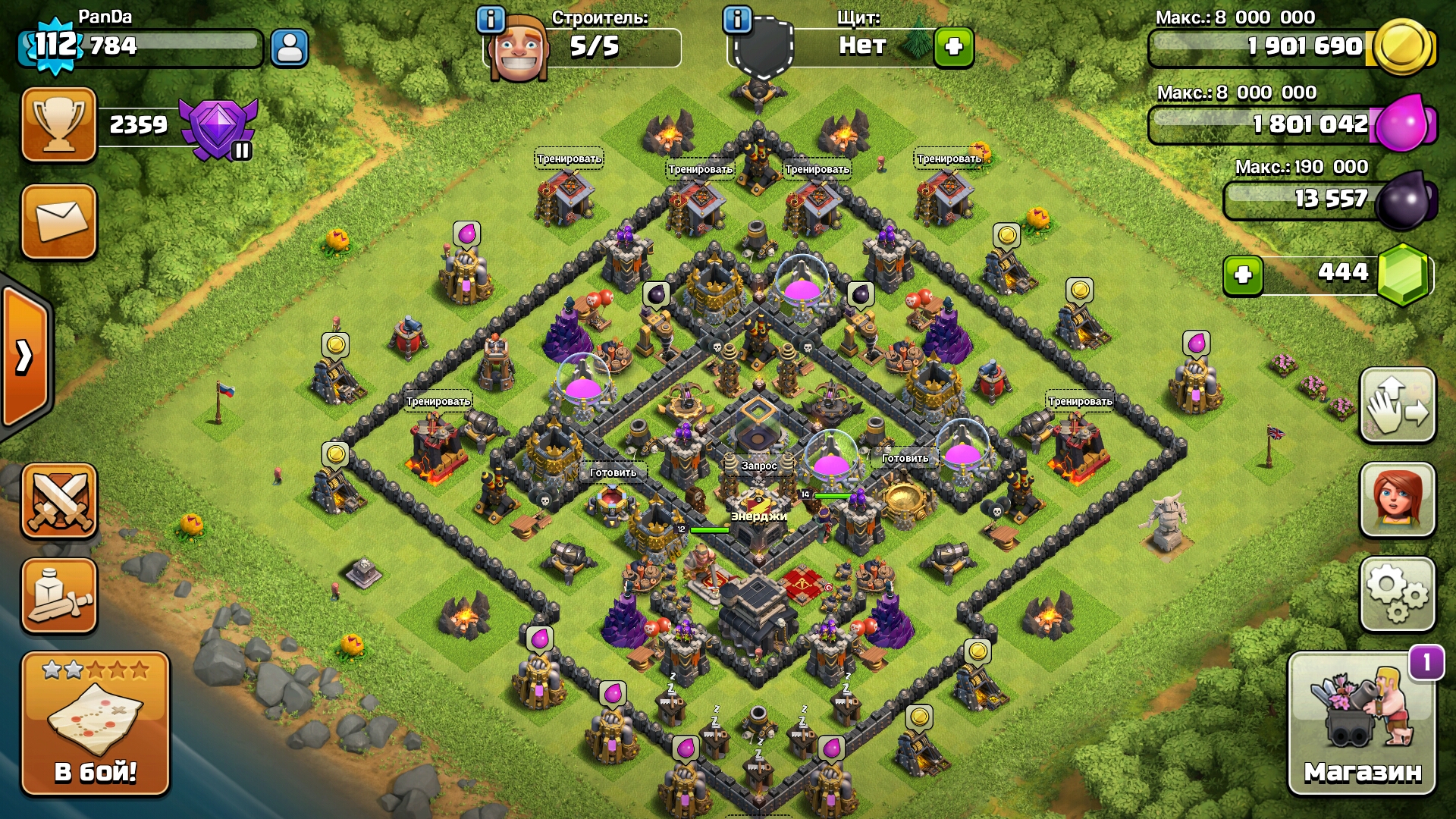
Task: Open the purple league badge
Action: pyautogui.click(x=219, y=129)
